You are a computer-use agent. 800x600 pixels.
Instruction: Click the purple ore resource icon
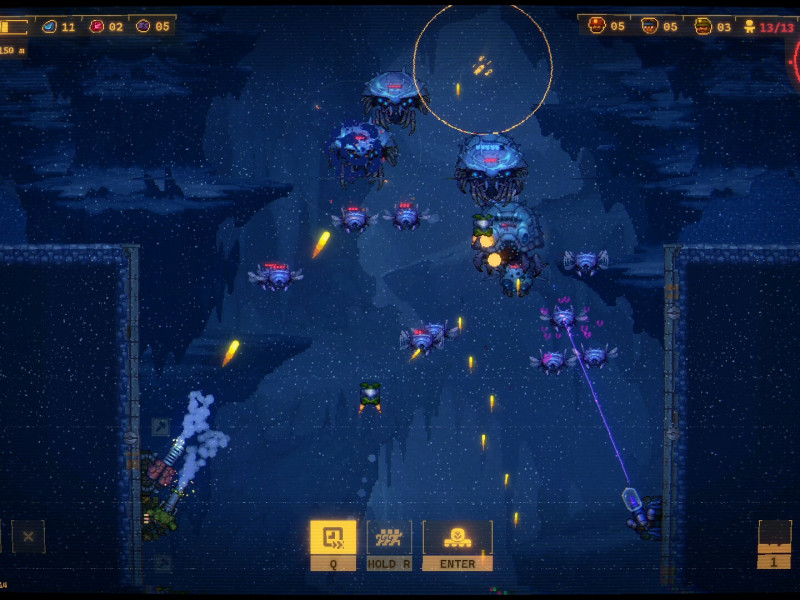(x=143, y=26)
